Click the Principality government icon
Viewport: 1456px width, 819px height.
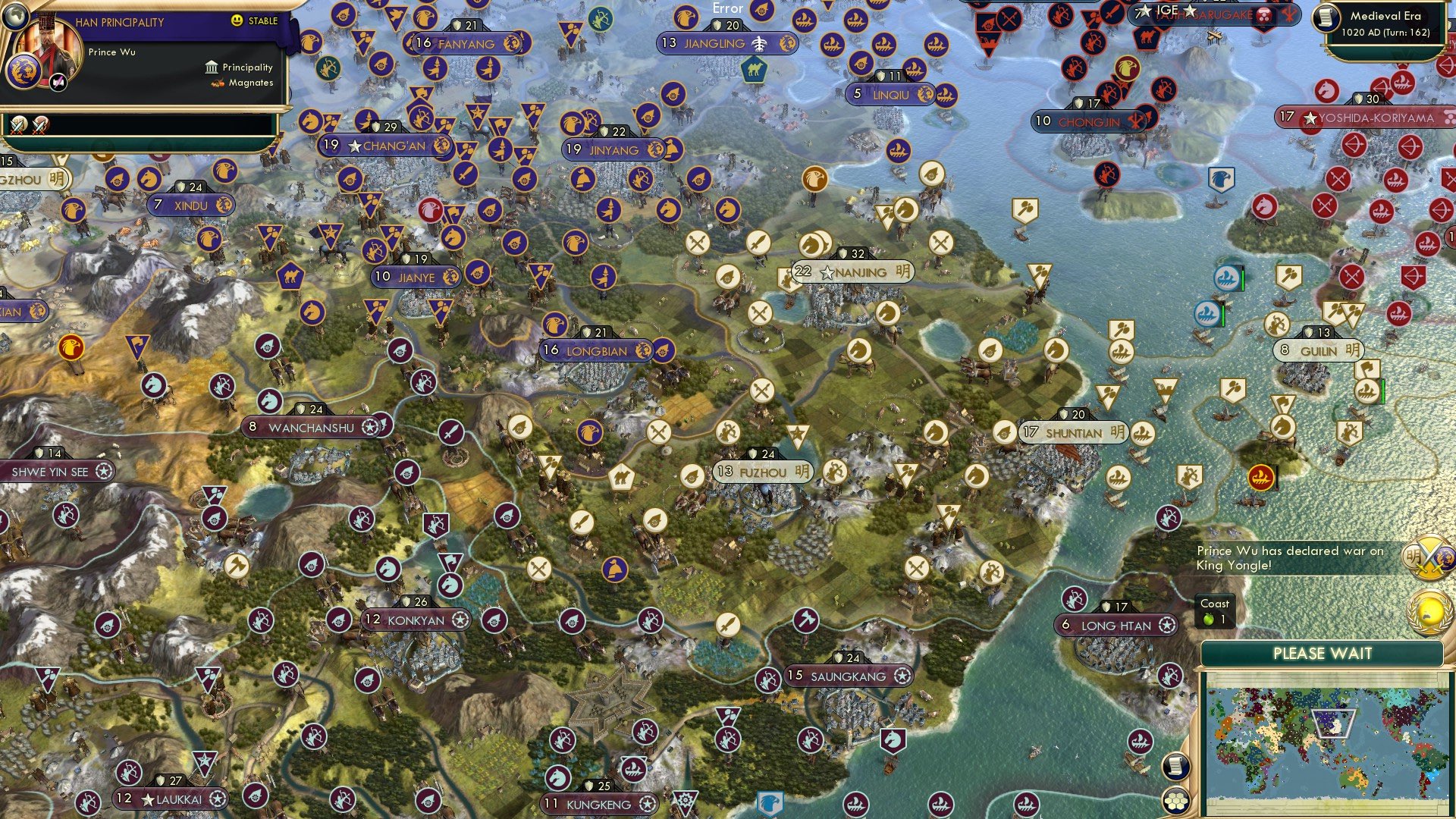coord(212,67)
